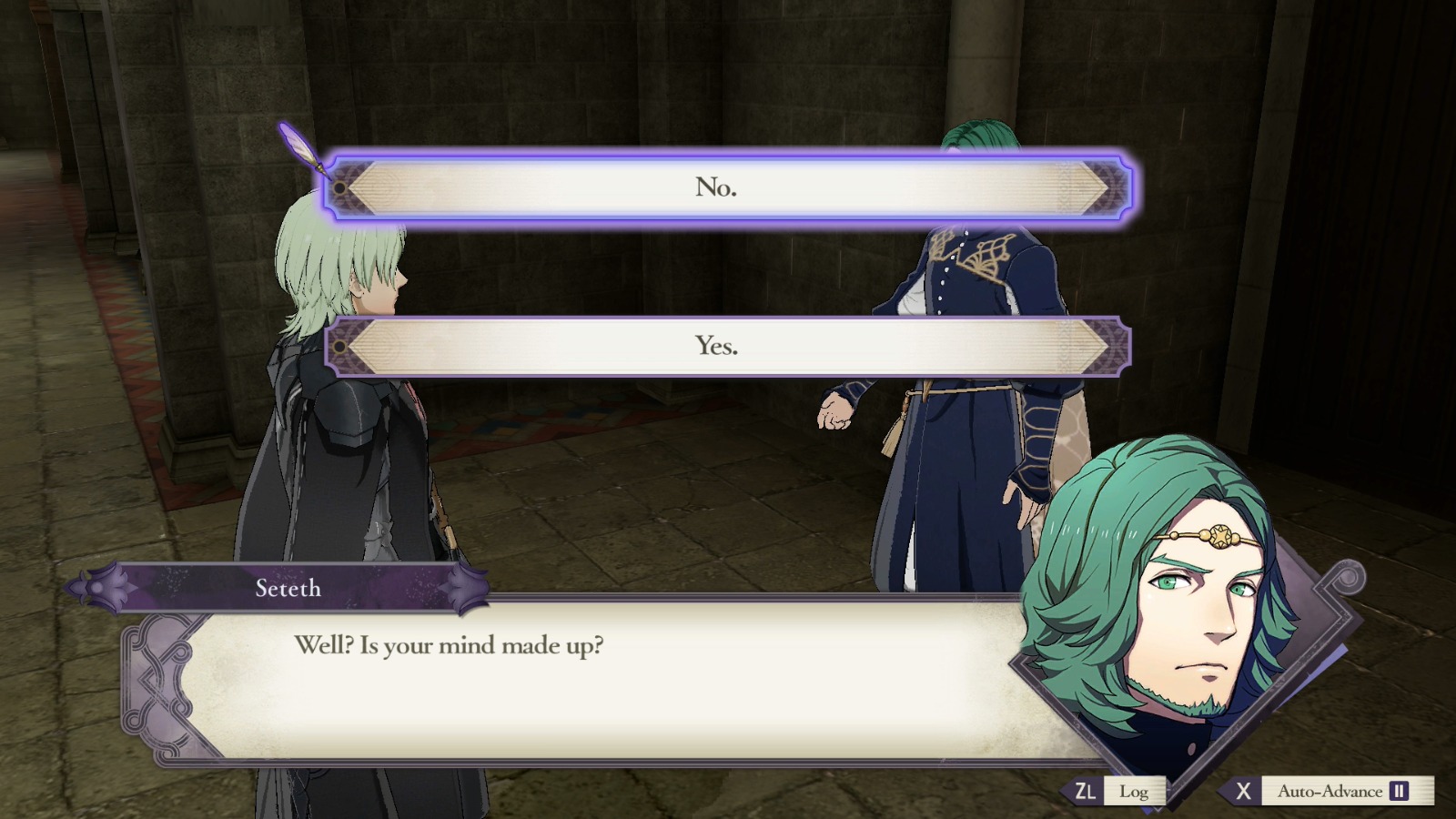Choose the Yes dialogue option

pyautogui.click(x=716, y=346)
